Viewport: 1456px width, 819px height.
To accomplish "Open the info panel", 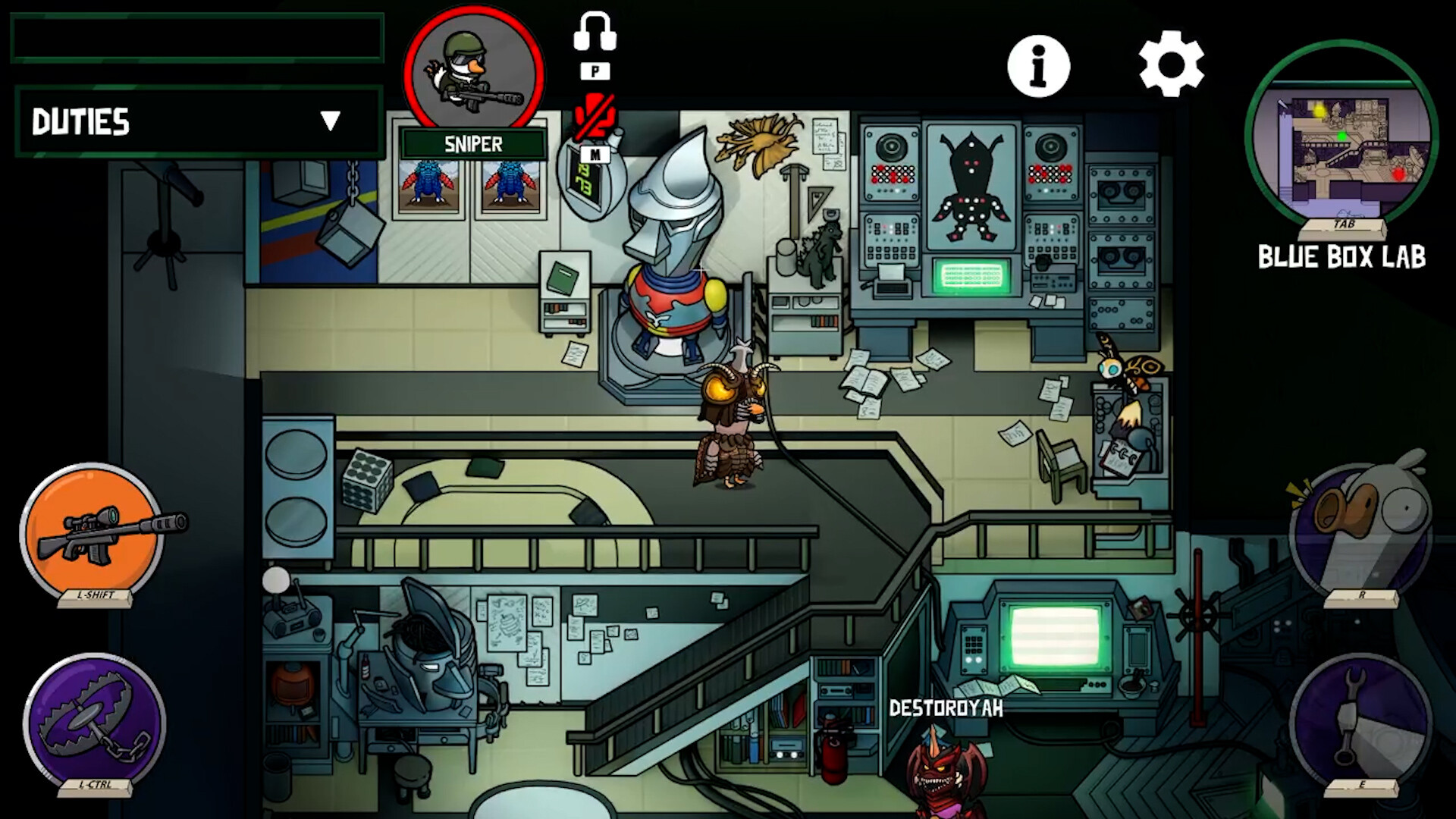I will [1038, 67].
